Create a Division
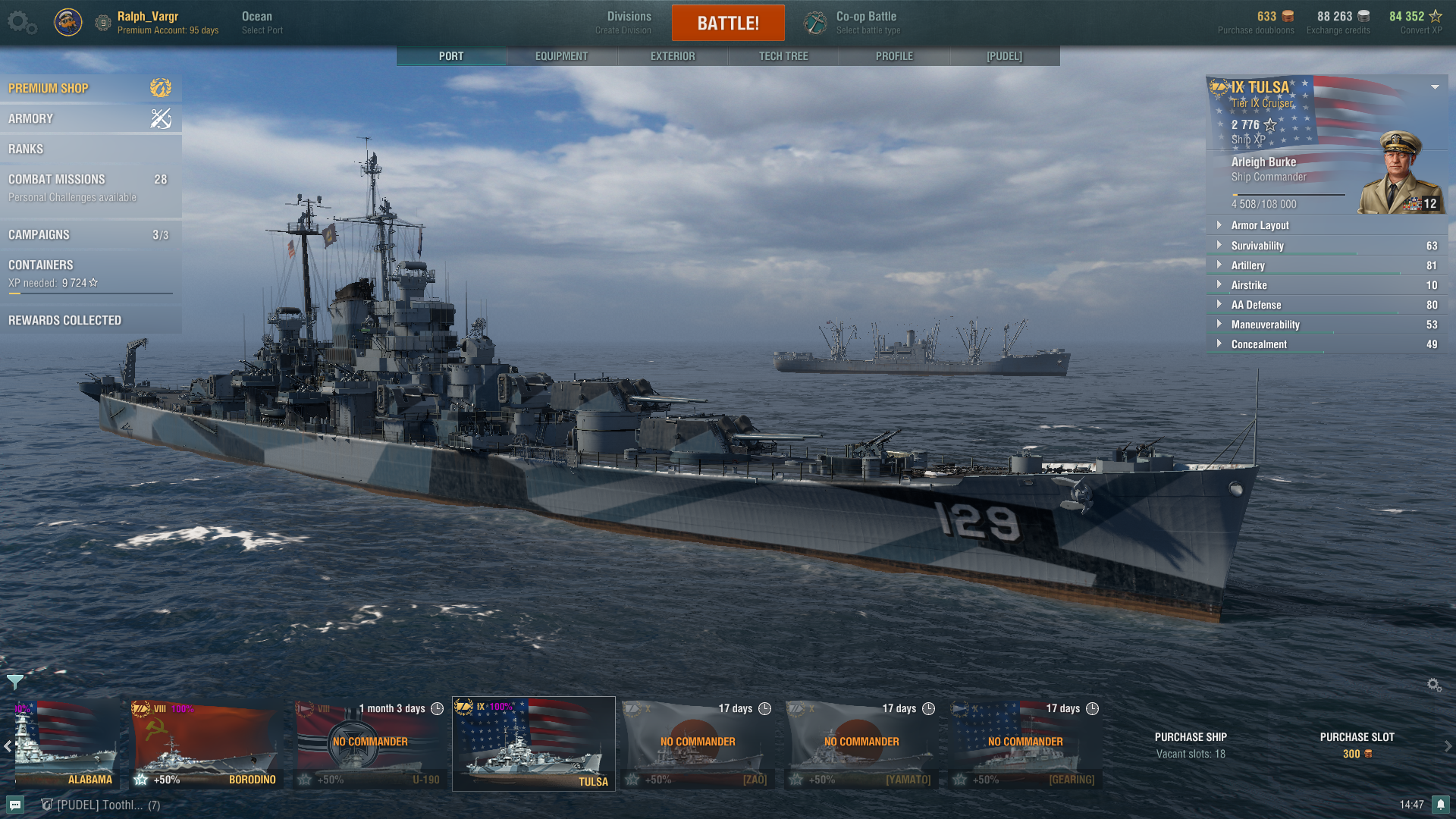 click(x=628, y=23)
